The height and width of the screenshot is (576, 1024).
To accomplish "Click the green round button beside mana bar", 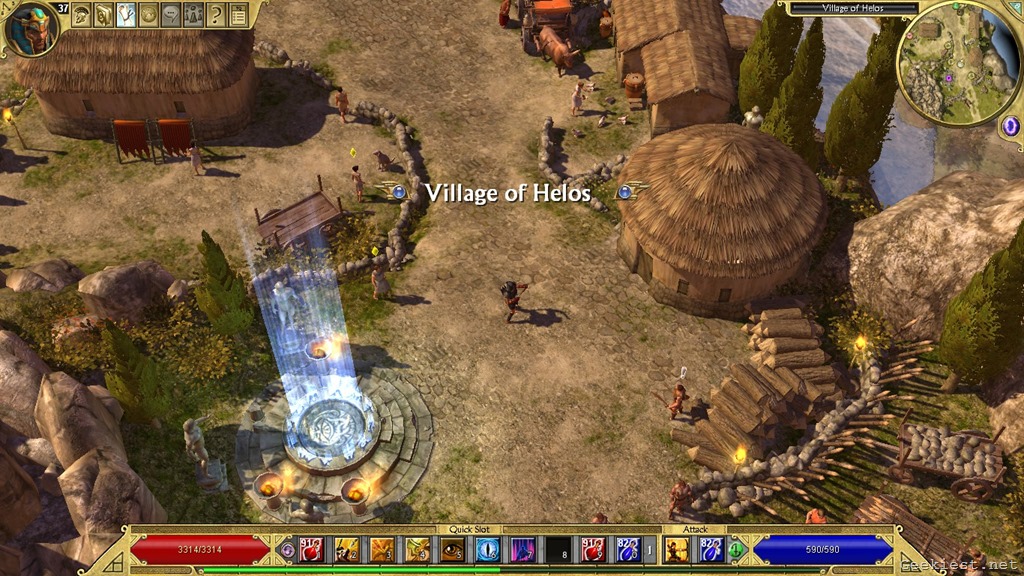I will 737,549.
